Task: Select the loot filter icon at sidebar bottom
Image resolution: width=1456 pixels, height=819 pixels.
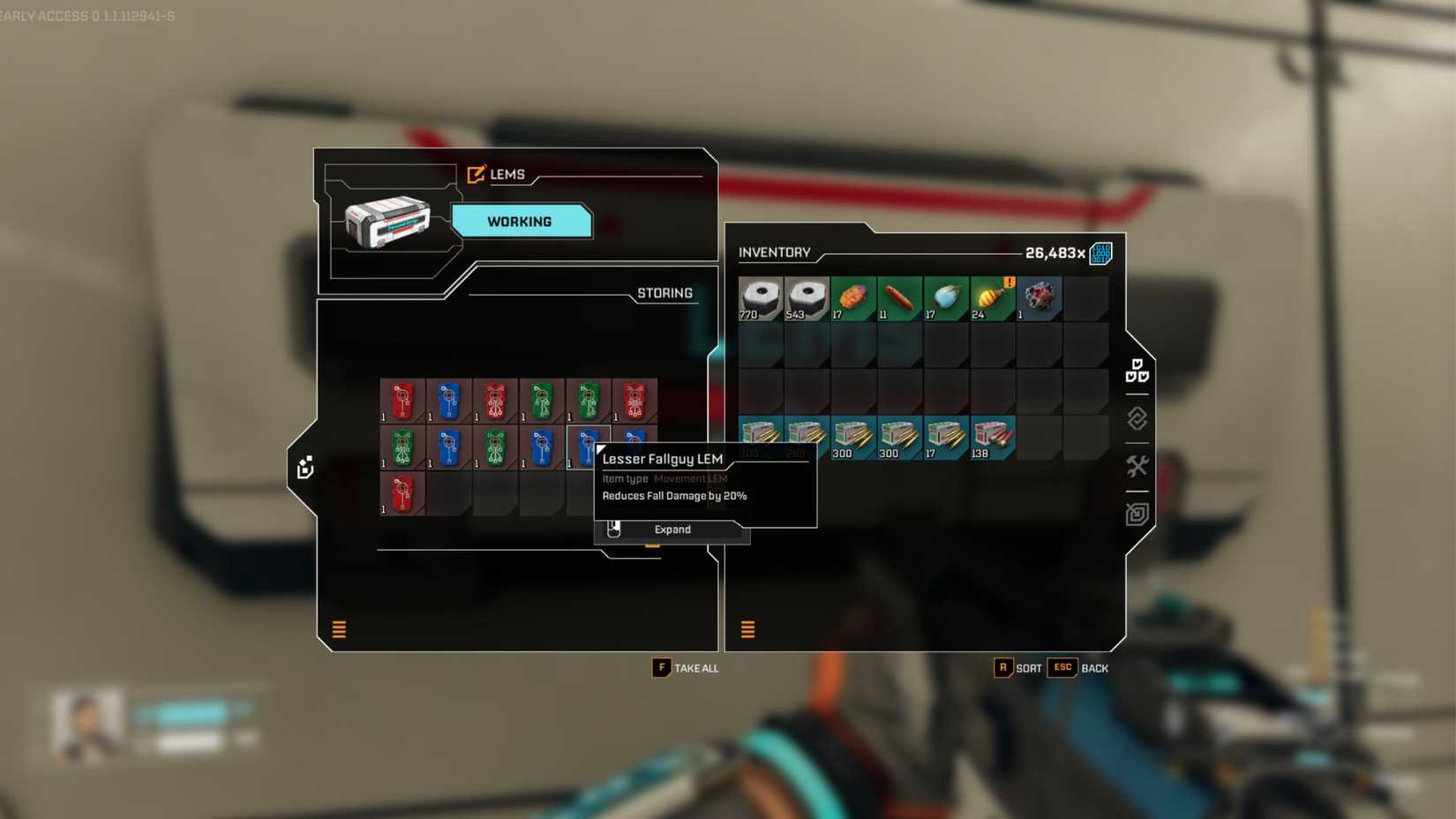Action: tap(1137, 514)
